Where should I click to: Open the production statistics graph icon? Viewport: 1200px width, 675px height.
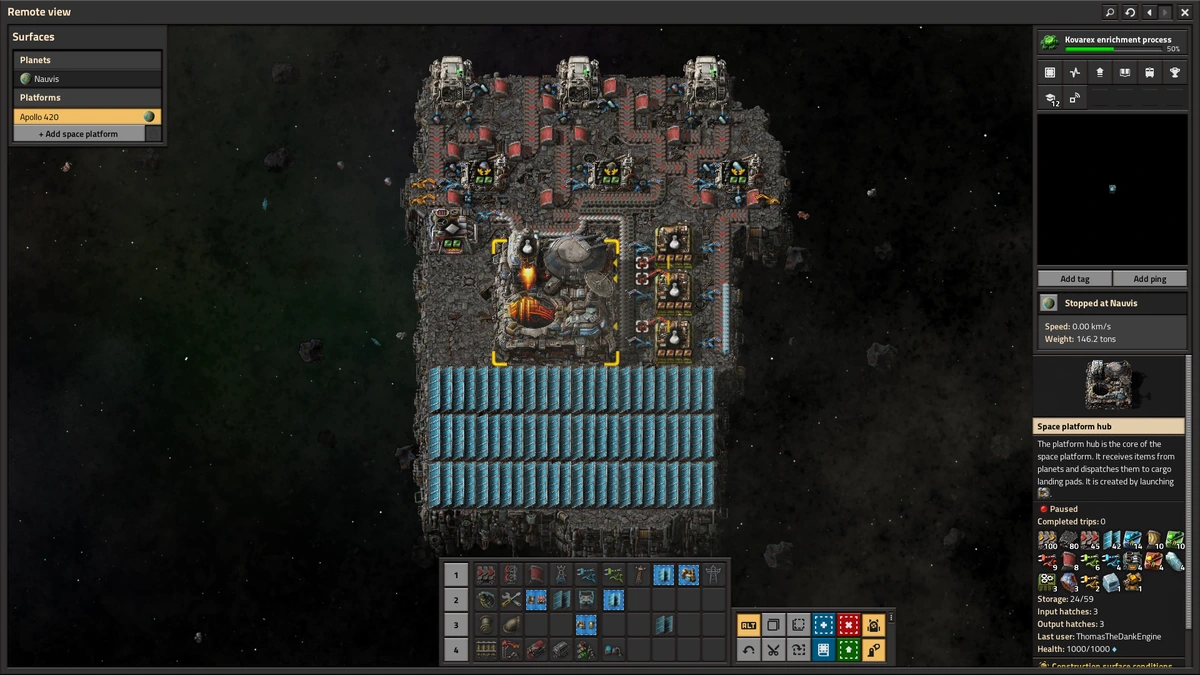pos(1075,72)
